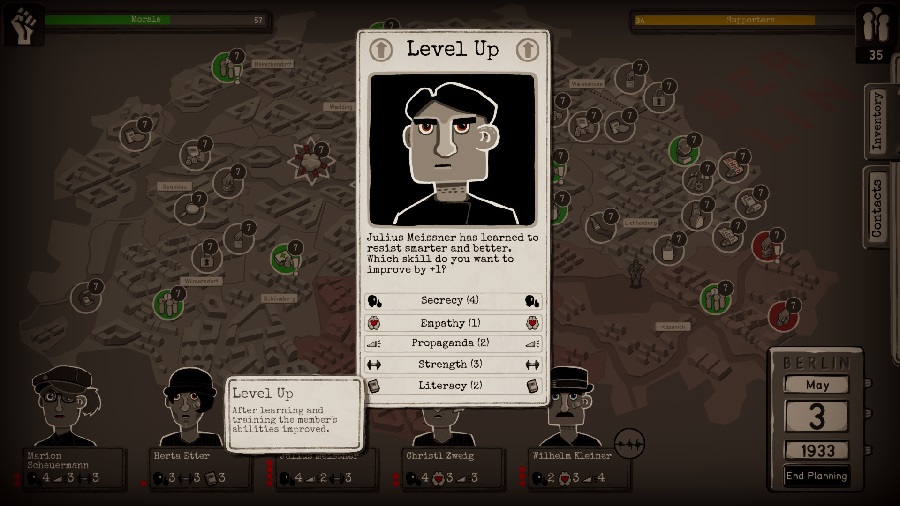This screenshot has height=506, width=900.
Task: Open the Contacts side tab
Action: pos(877,206)
